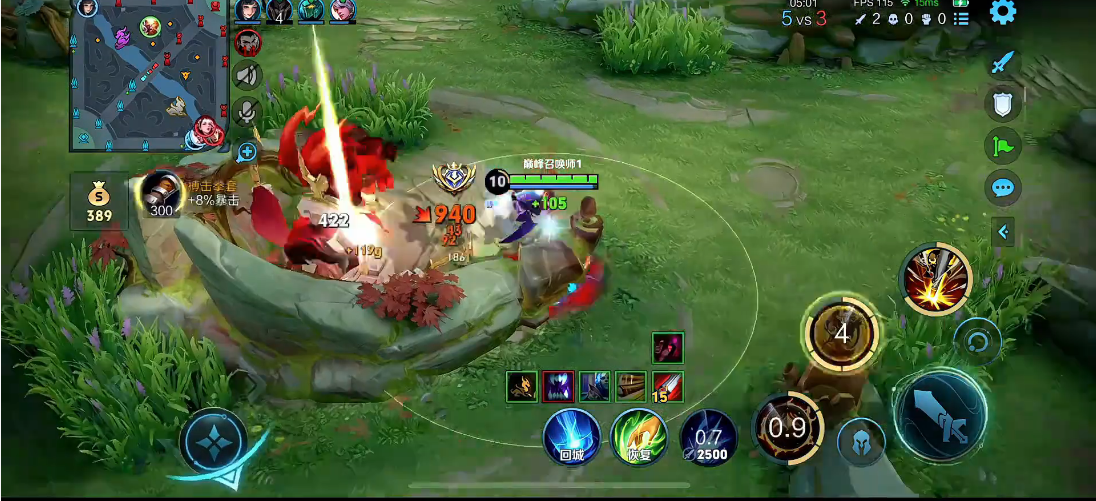Viewport: 1096px width, 501px height.
Task: Send the green flag gather signal
Action: [1003, 146]
